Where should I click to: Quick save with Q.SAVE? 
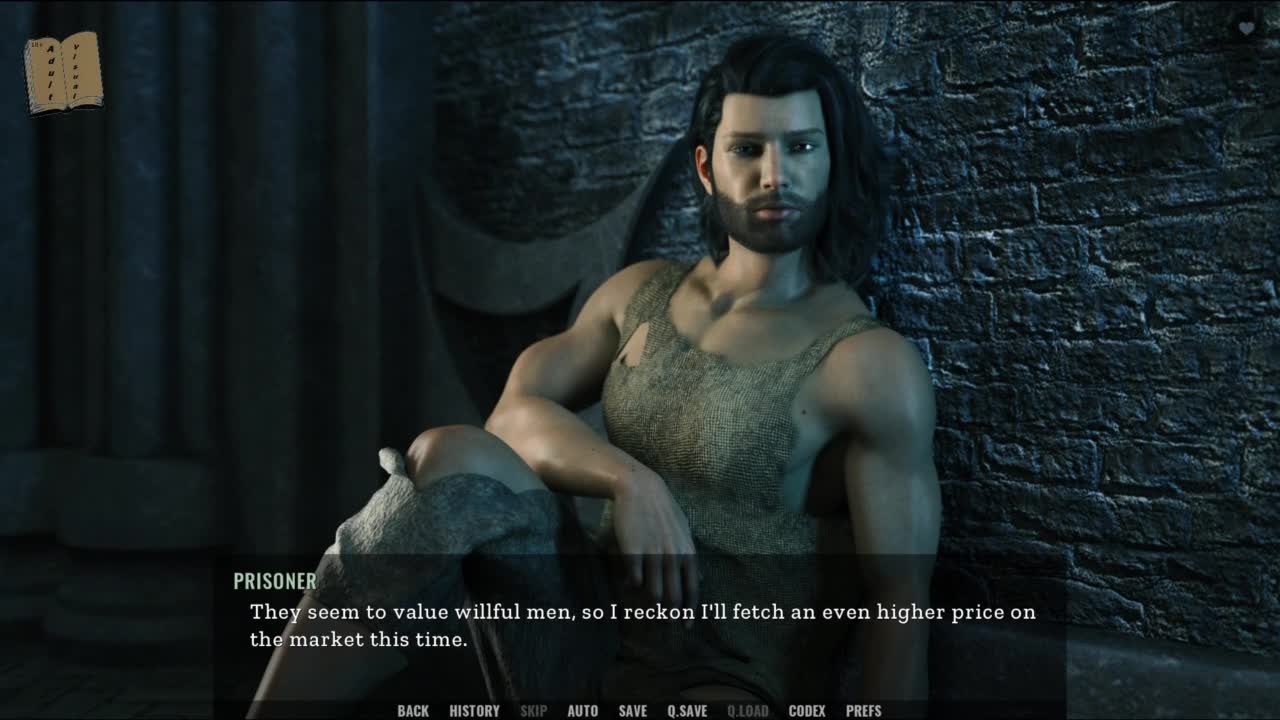[687, 711]
